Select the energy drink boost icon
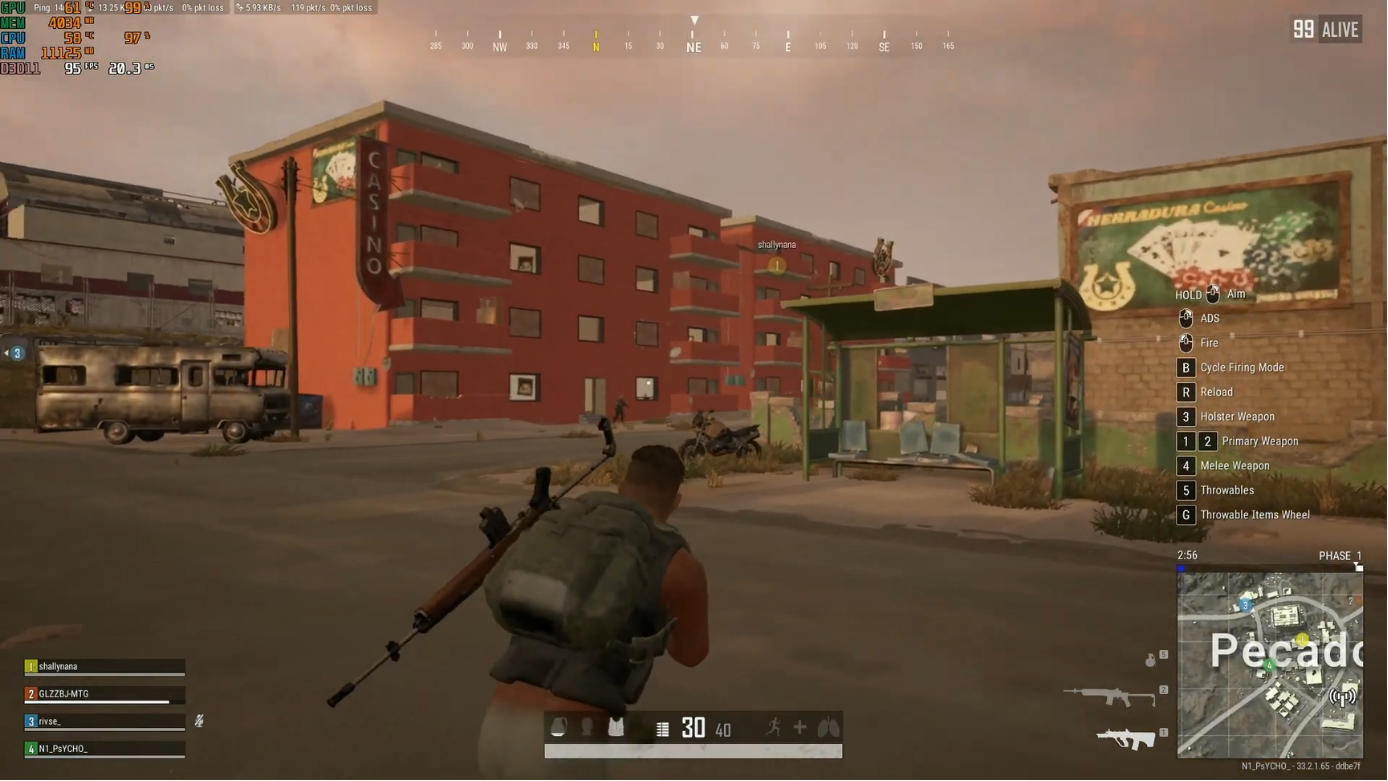 [x=557, y=728]
